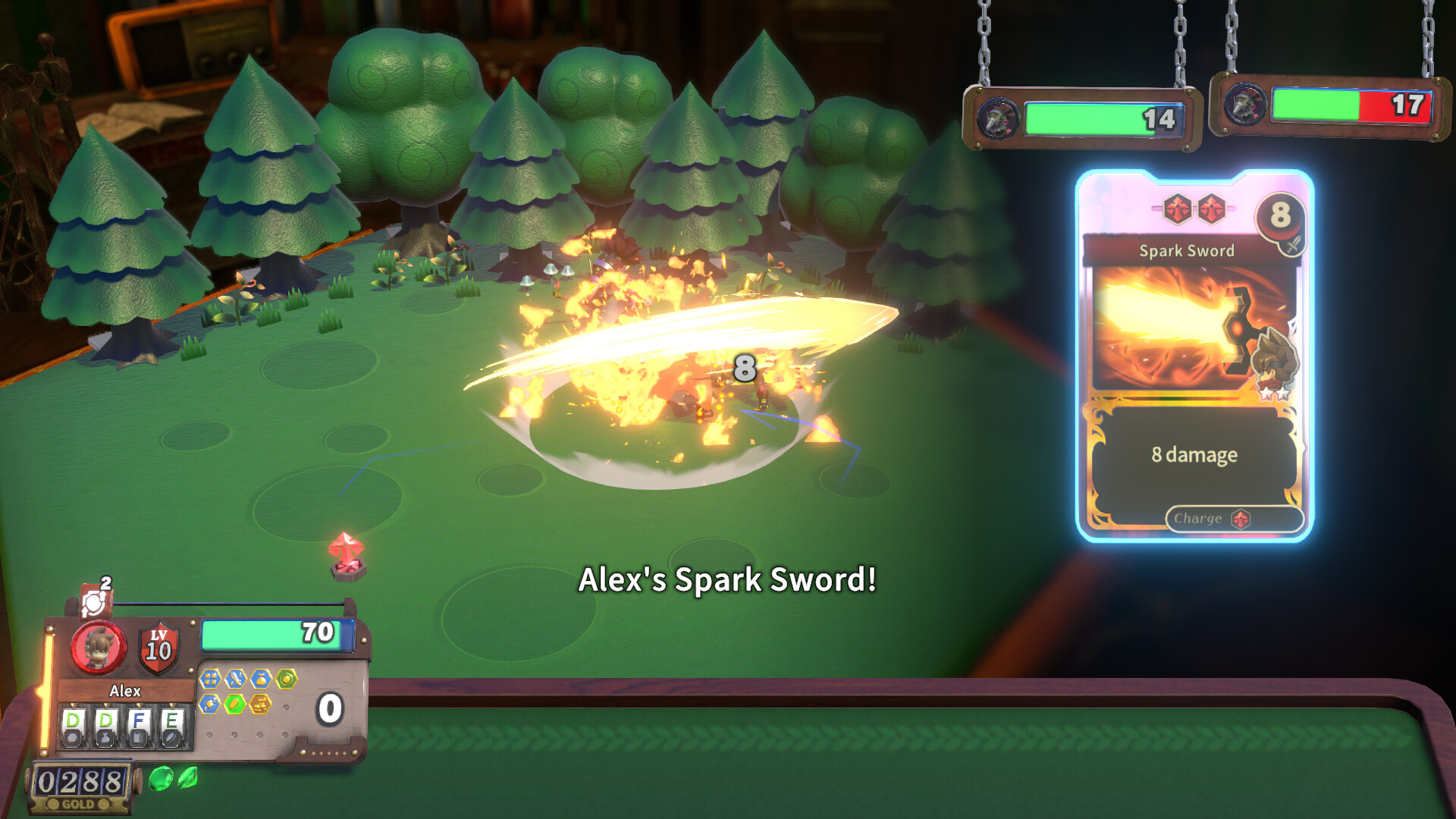Select the enemy portrait beside 14 health
This screenshot has height=819, width=1456.
click(x=997, y=119)
